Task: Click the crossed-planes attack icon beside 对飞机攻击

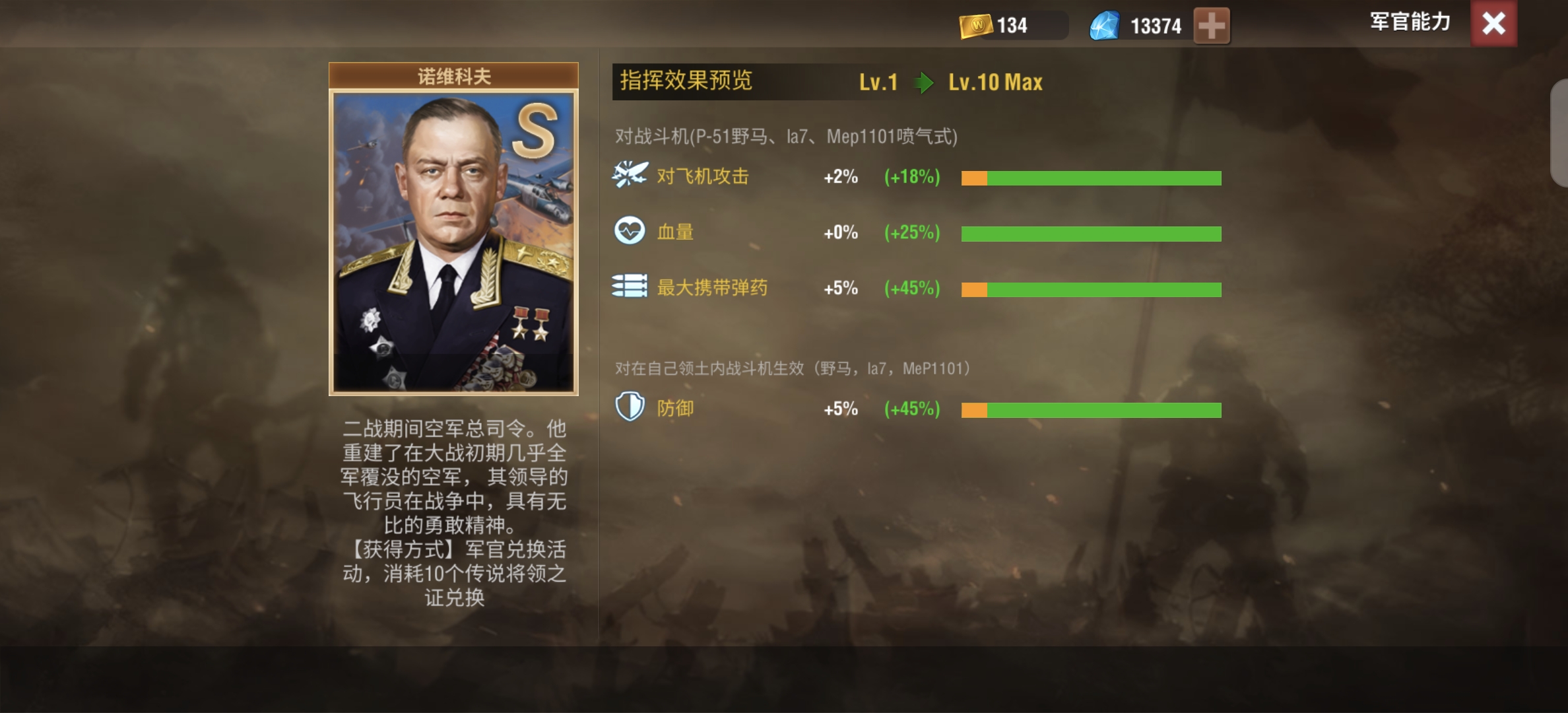Action: (629, 176)
